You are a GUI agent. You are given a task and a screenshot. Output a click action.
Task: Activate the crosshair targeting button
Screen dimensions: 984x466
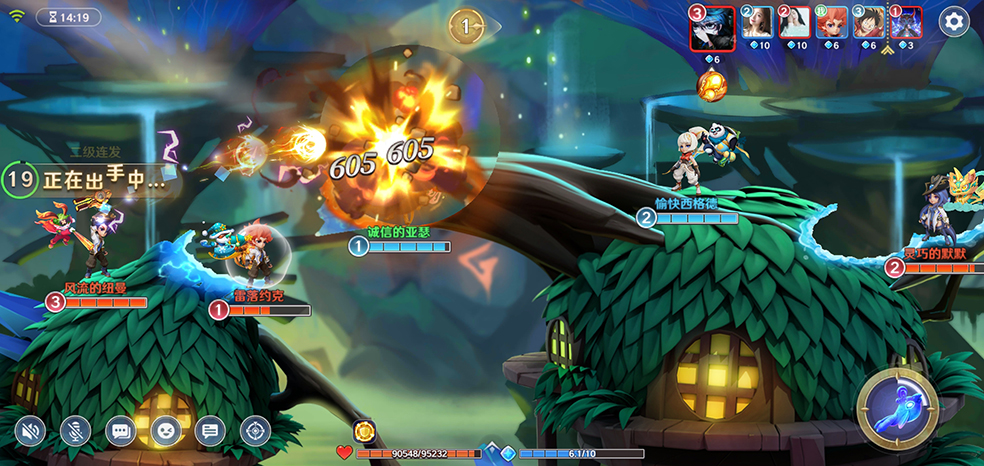click(255, 431)
